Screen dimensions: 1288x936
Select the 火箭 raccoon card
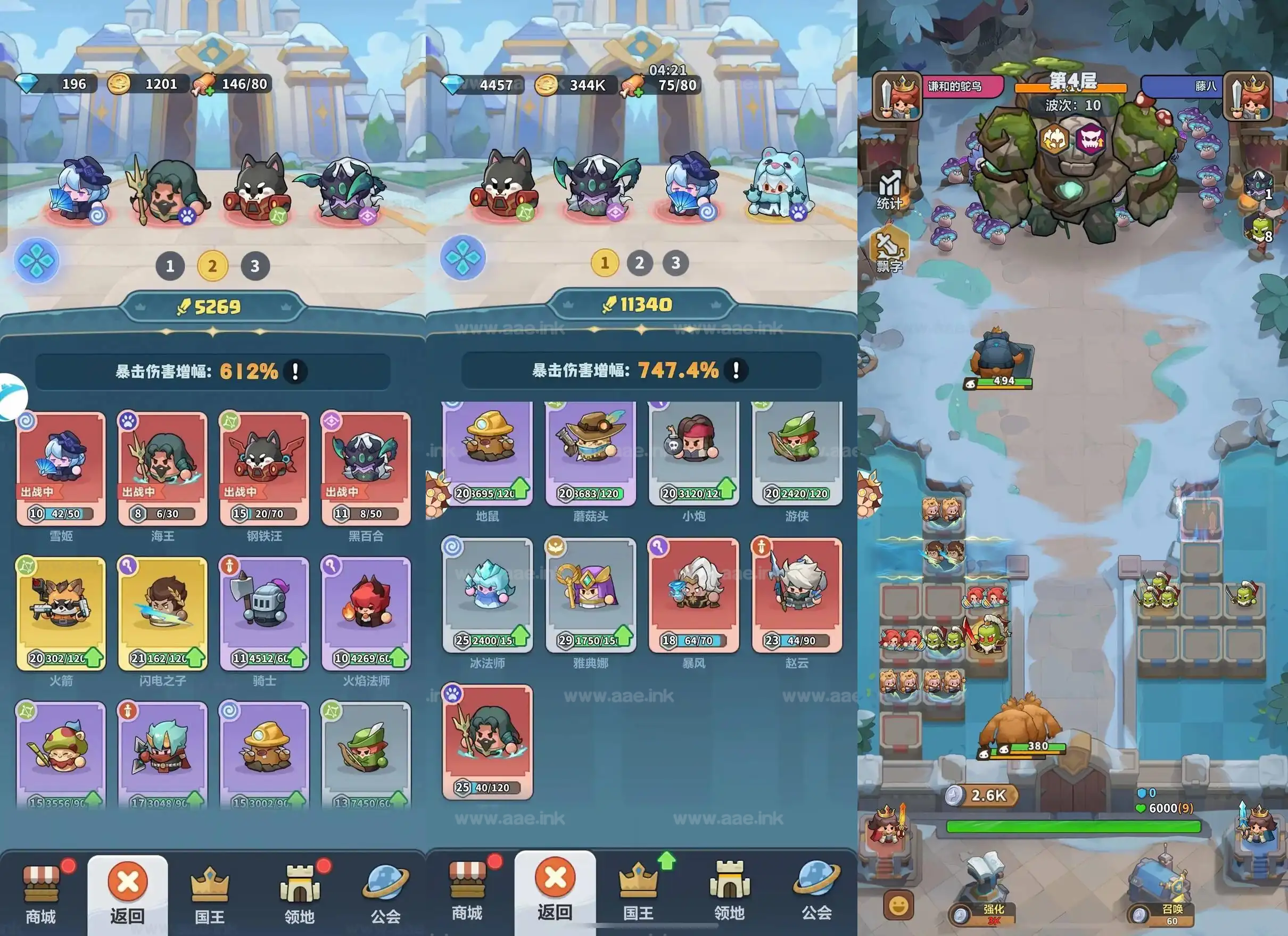pos(61,613)
